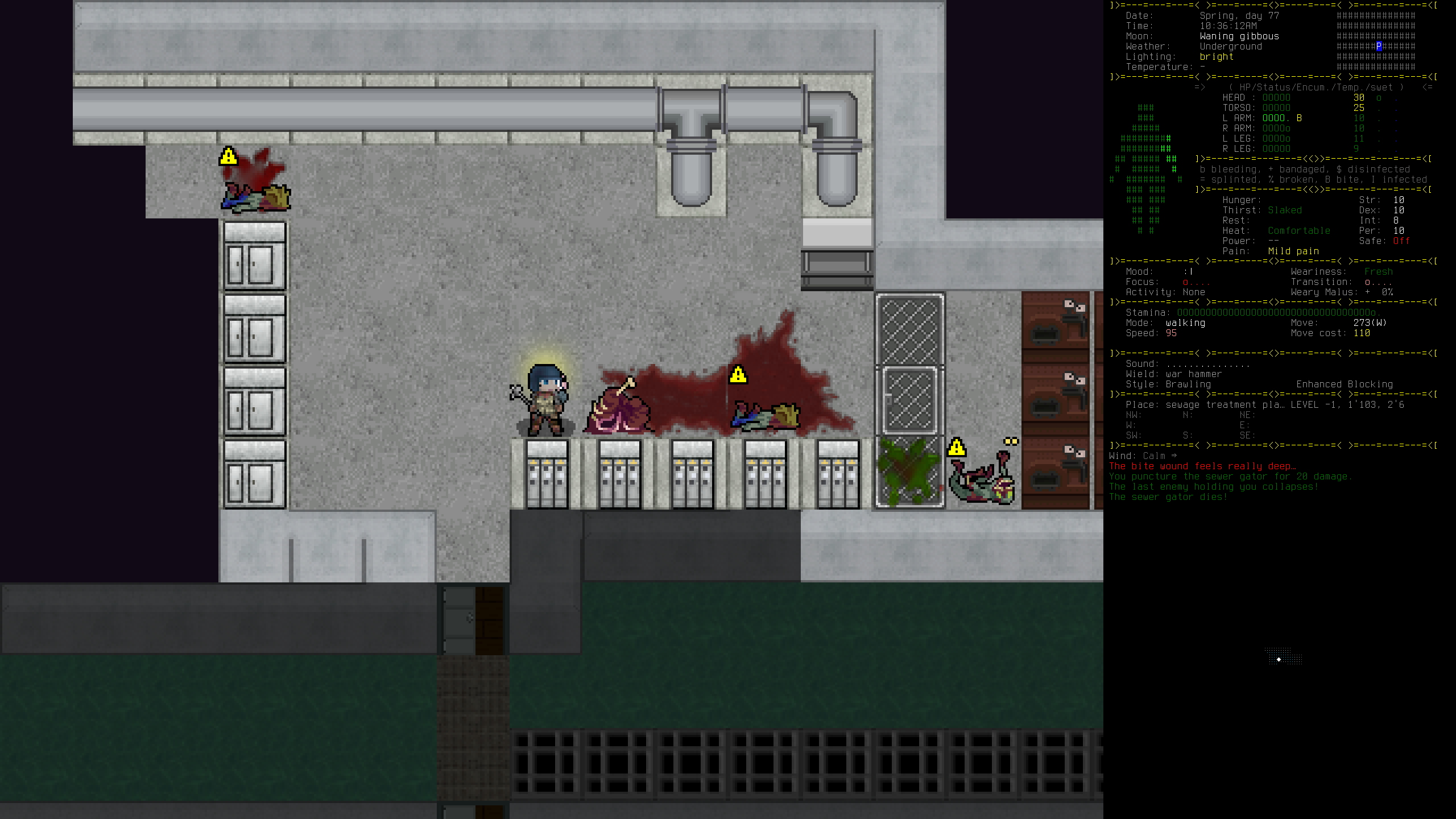The image size is (1456, 819).
Task: Click the small pixel minimap below the log
Action: 1283,656
